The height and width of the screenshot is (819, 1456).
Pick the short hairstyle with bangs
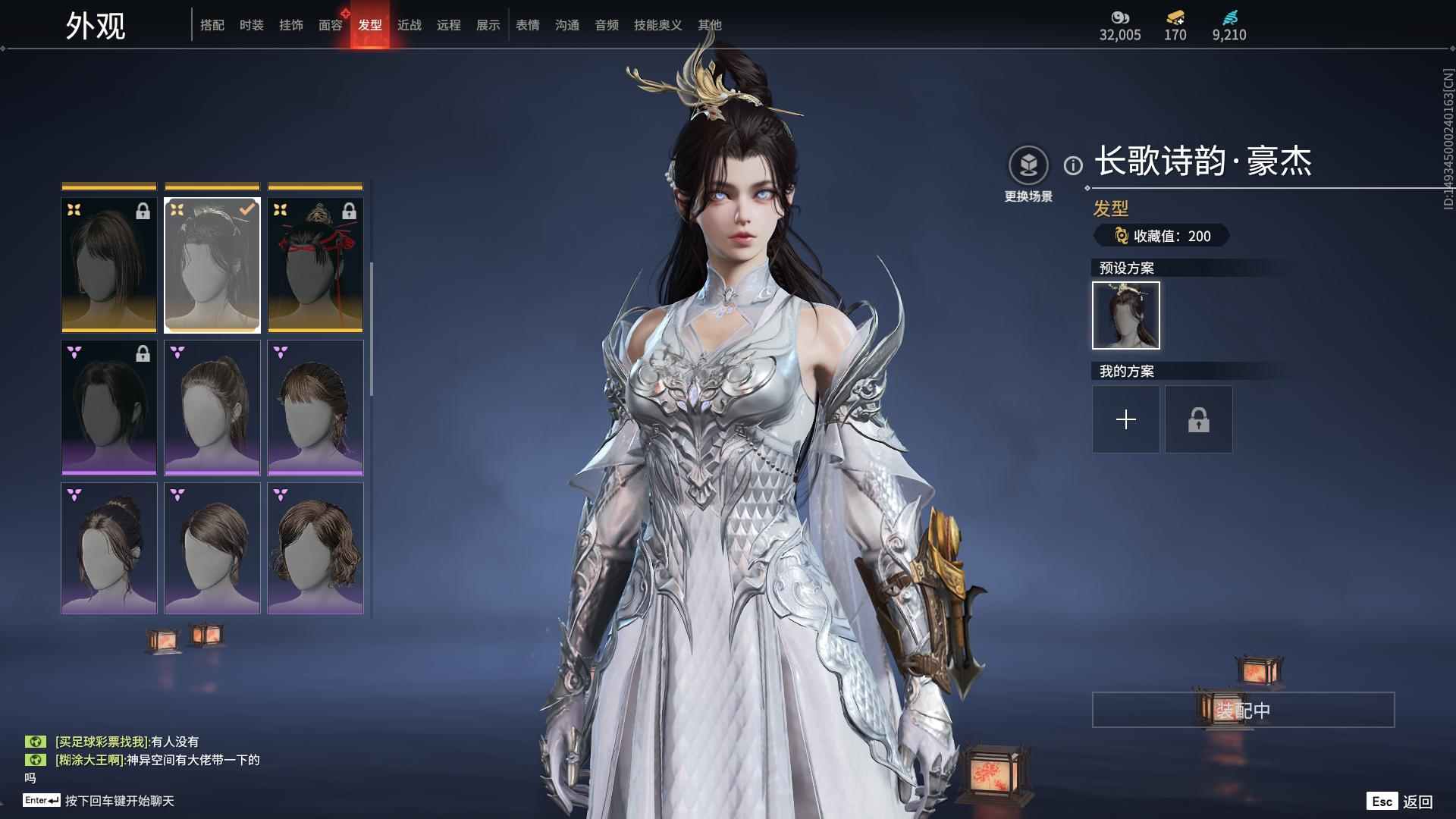click(315, 408)
